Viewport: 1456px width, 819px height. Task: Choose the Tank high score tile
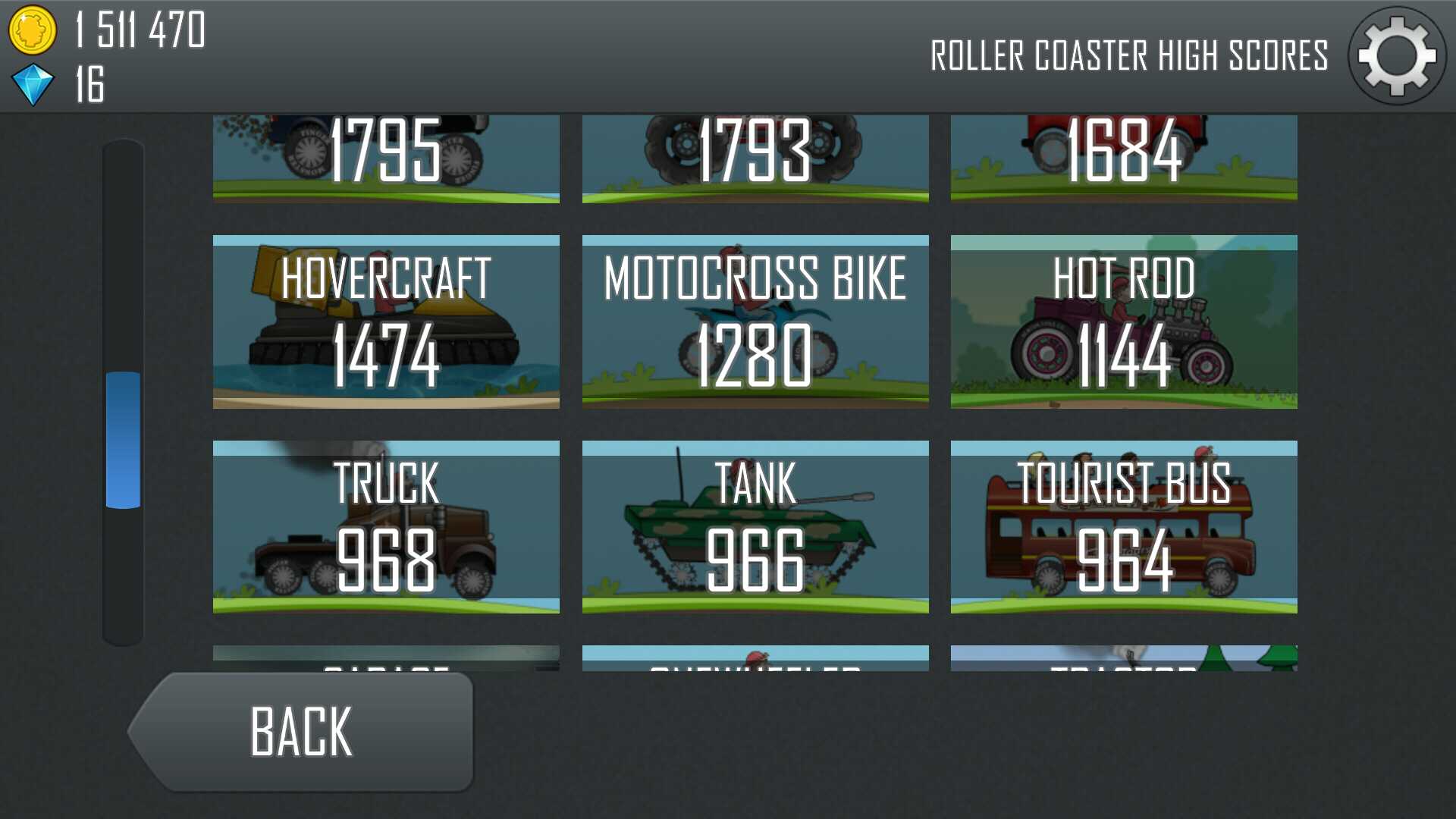pos(755,527)
